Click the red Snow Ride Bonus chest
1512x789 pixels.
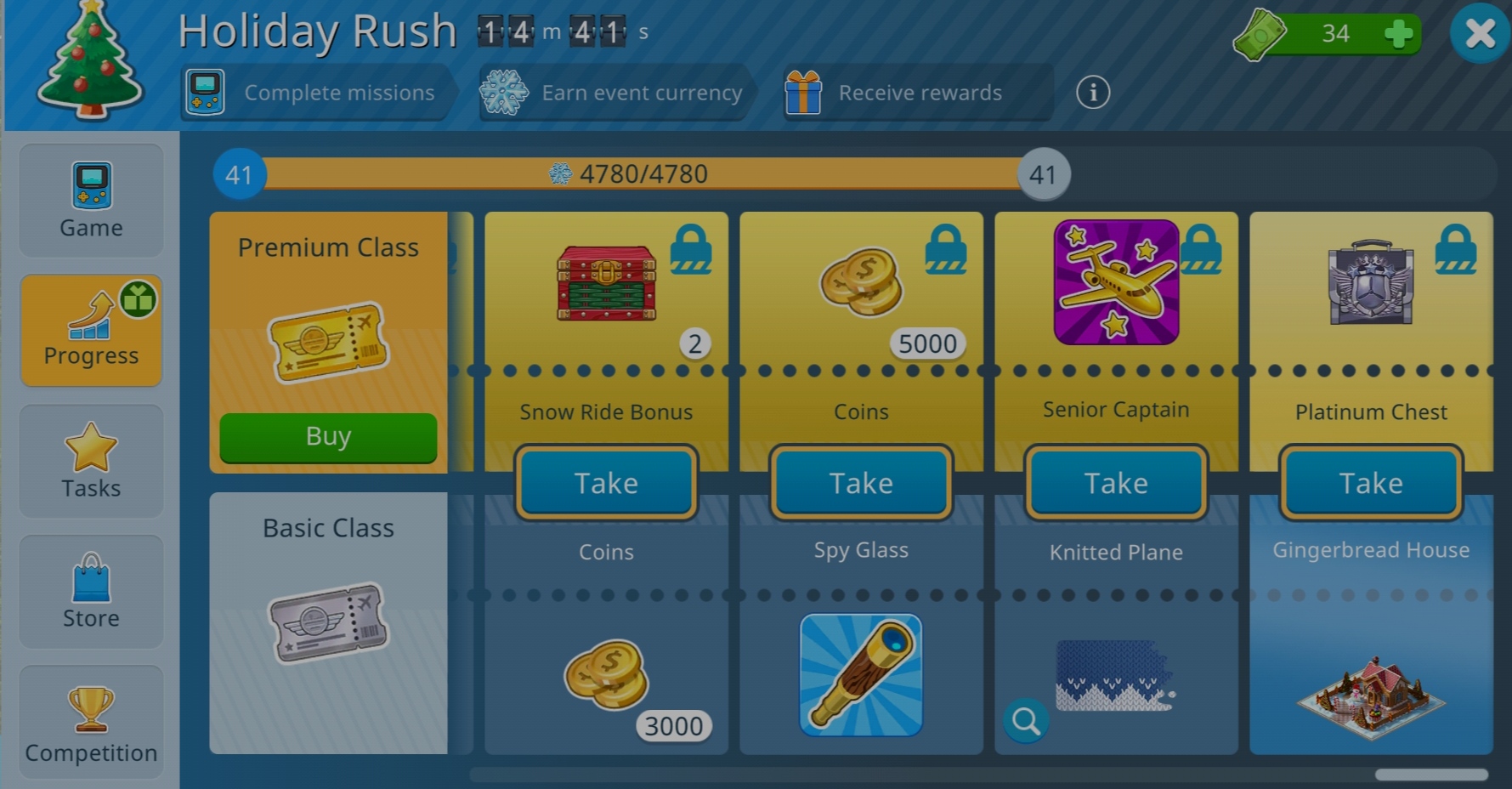click(606, 283)
